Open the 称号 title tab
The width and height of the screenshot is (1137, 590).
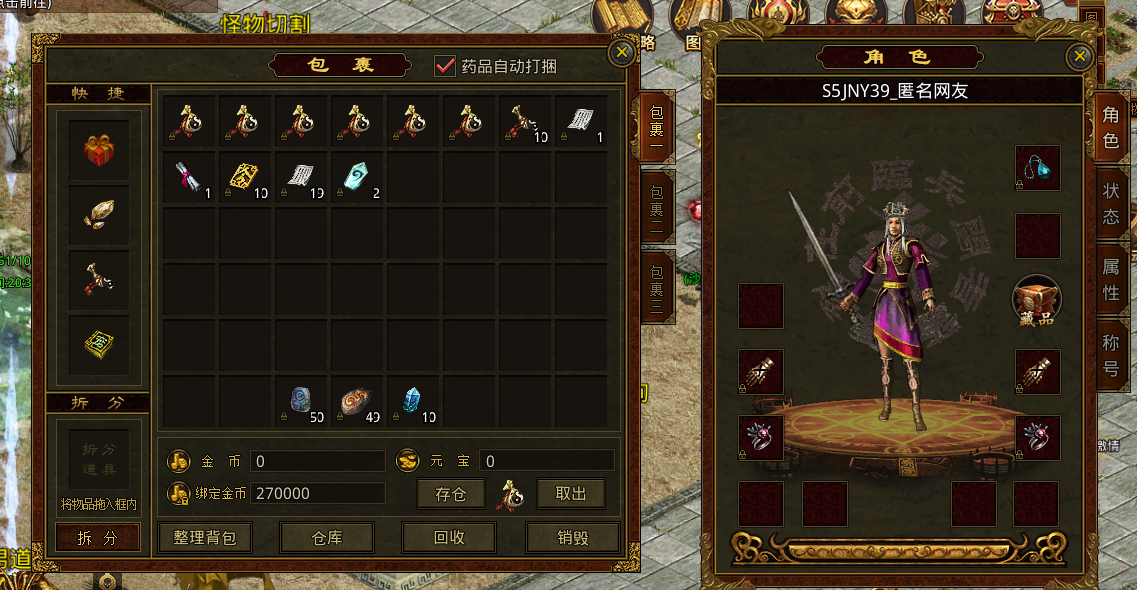tap(1111, 355)
